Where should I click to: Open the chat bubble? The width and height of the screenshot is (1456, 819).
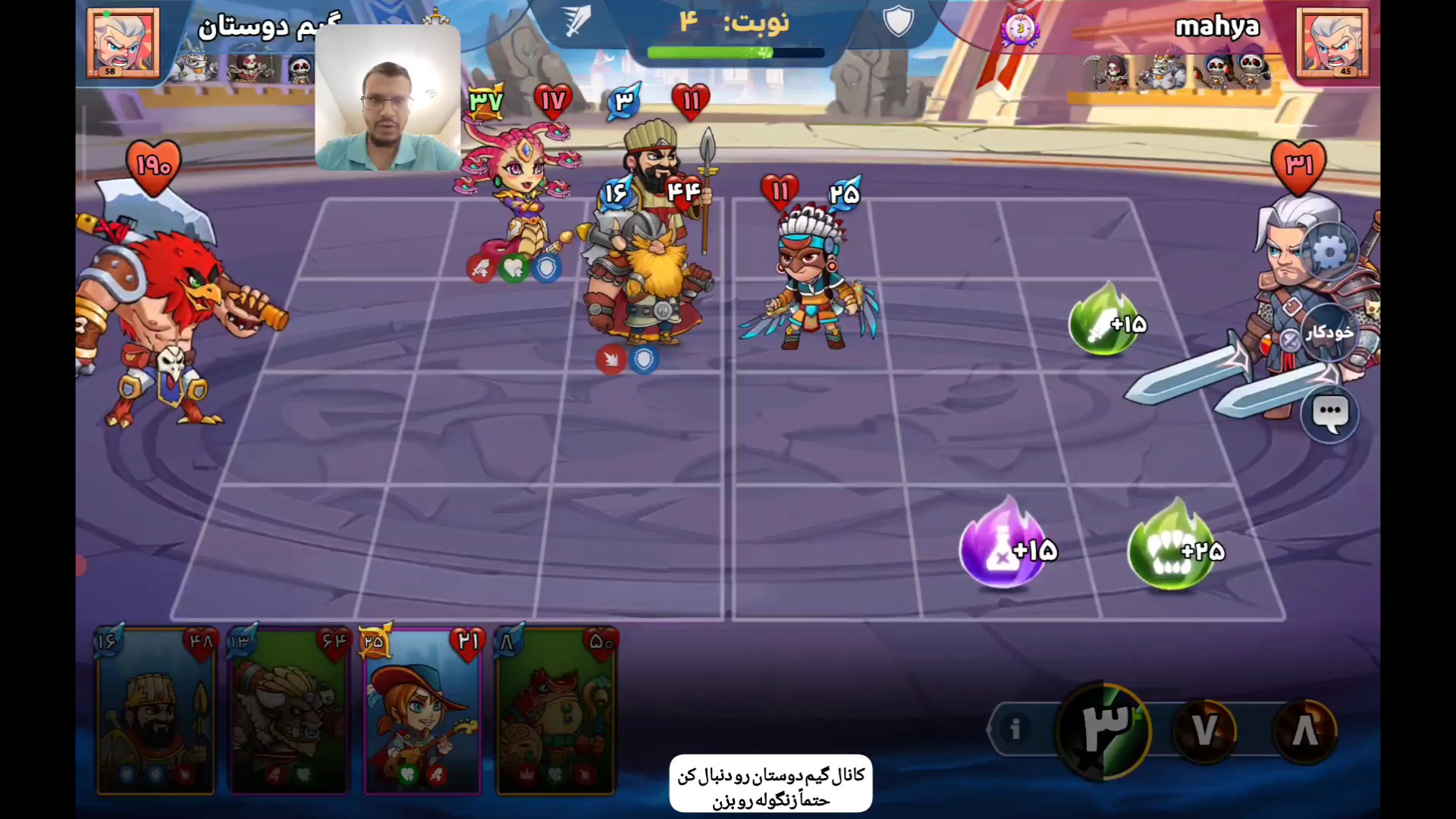click(x=1329, y=414)
